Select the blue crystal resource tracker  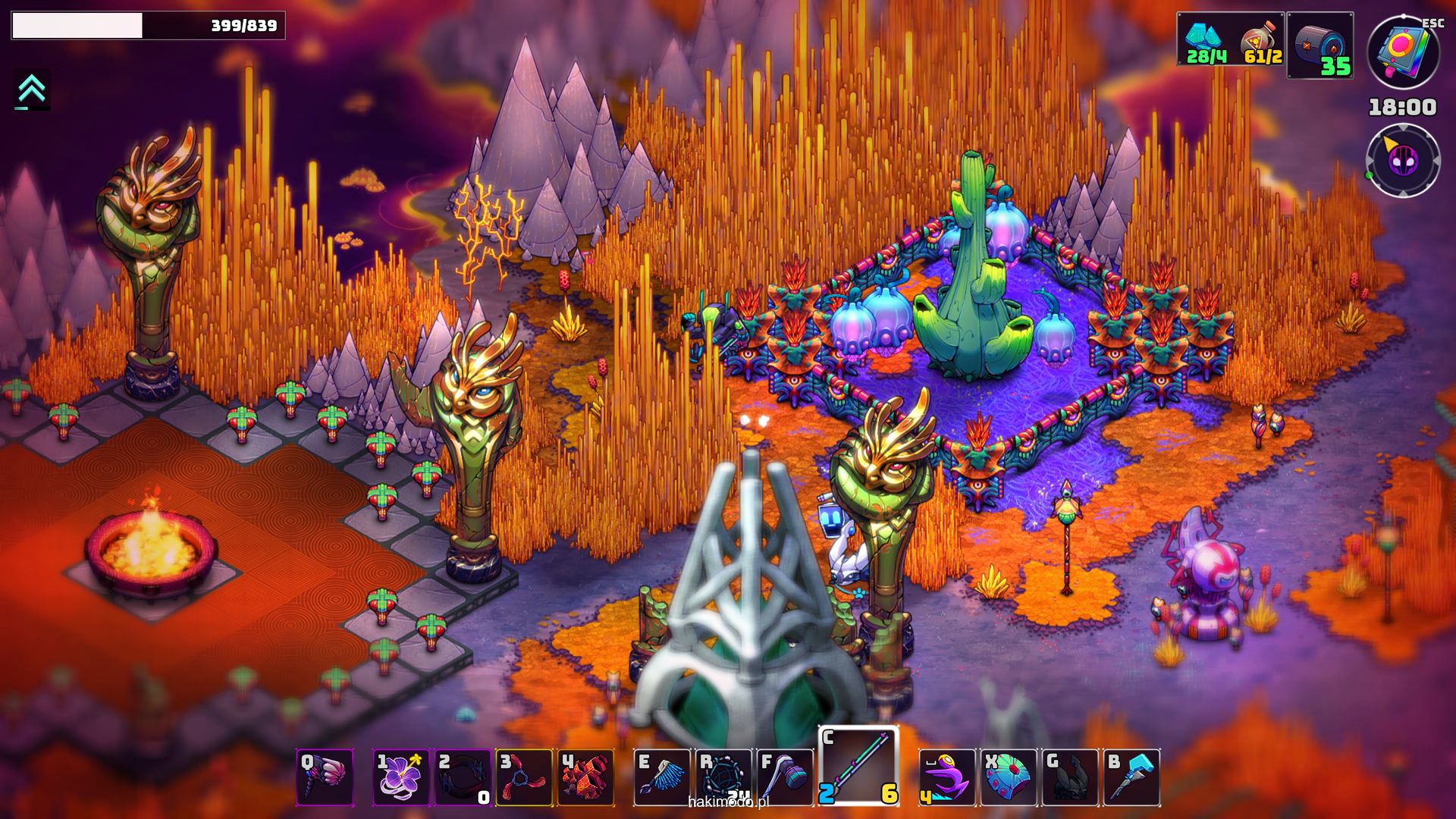[1206, 39]
